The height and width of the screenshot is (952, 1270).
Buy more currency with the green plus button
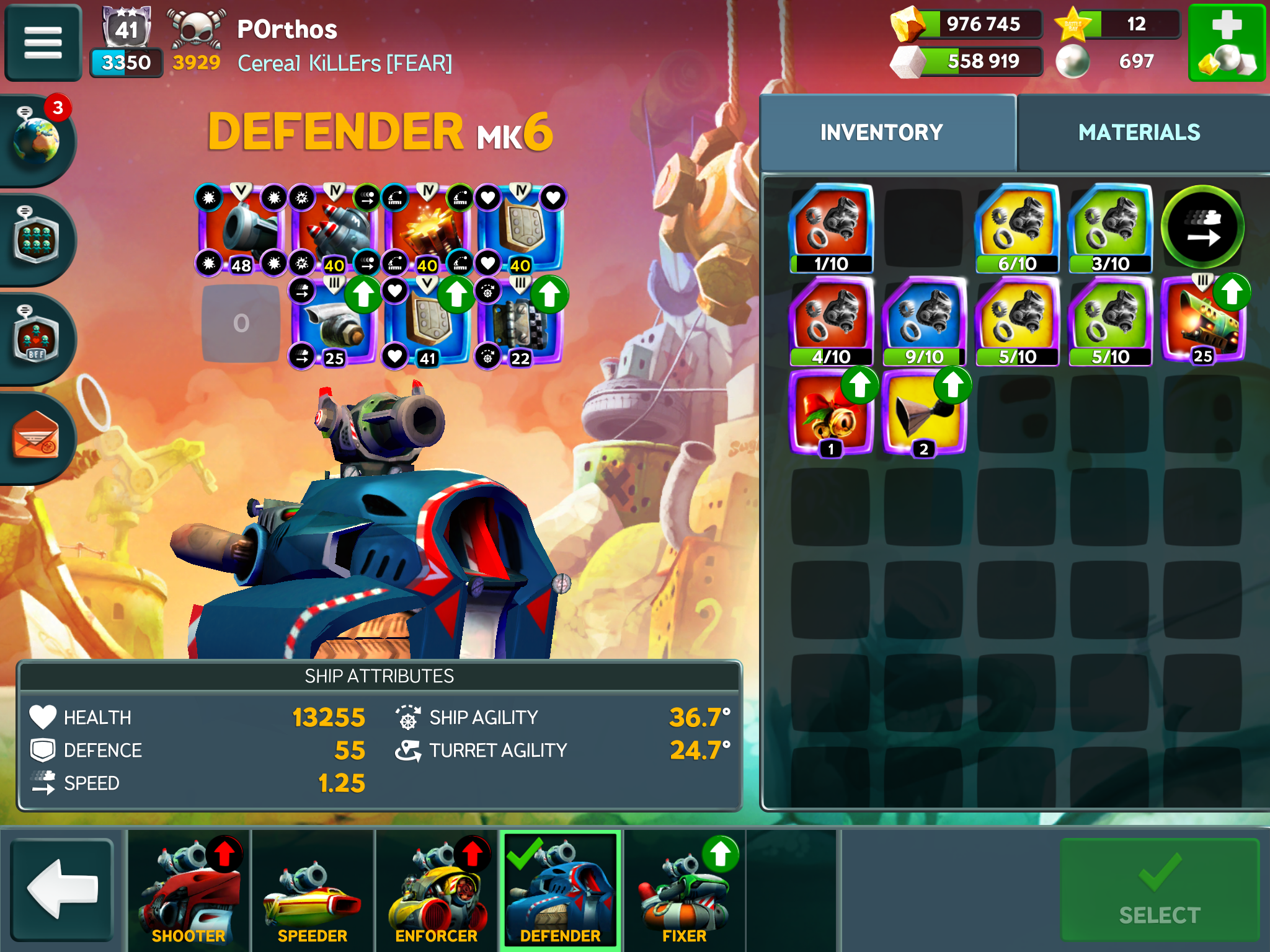[x=1226, y=43]
